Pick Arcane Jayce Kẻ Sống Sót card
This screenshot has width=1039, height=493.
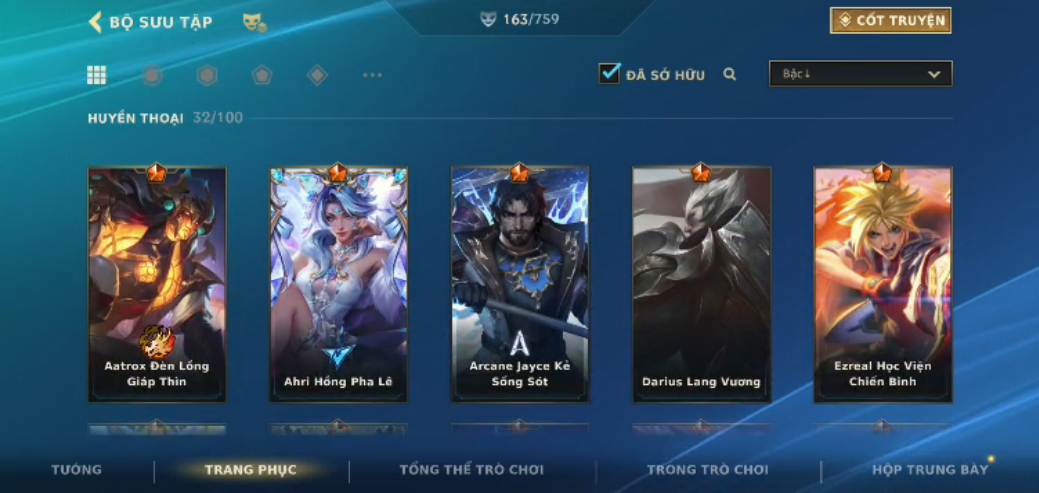click(520, 284)
